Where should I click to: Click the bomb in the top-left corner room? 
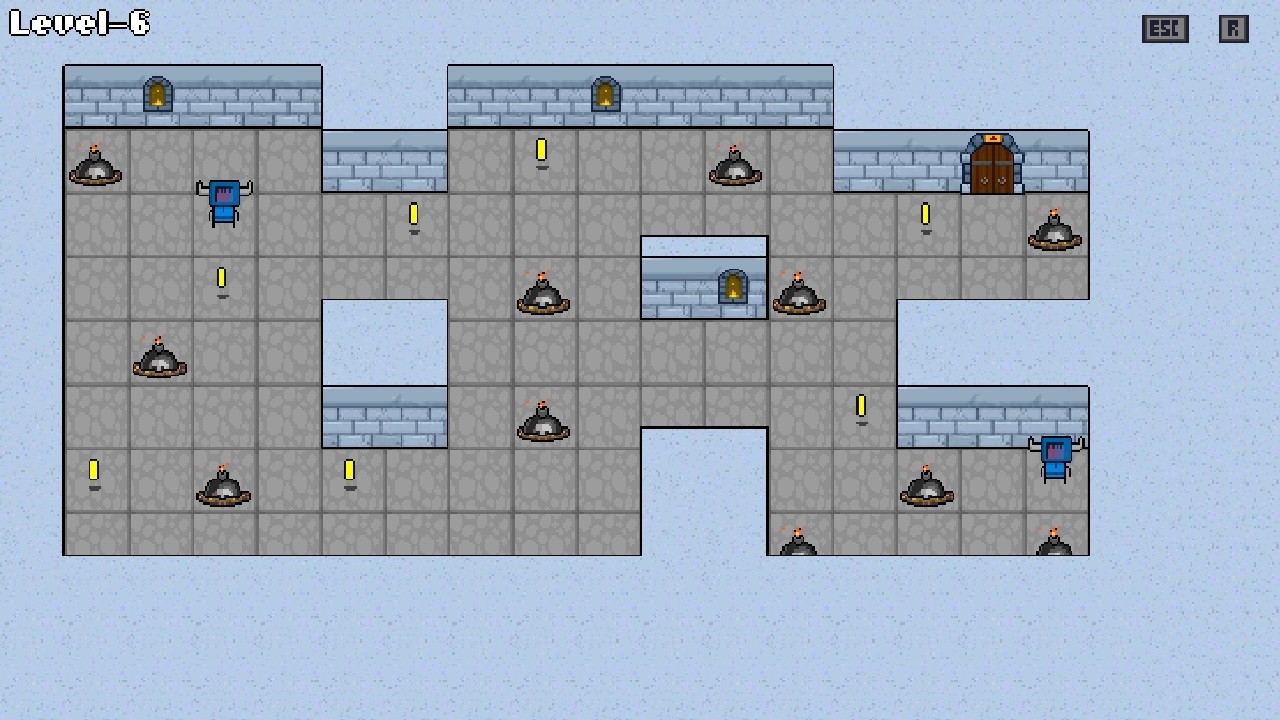pyautogui.click(x=95, y=168)
